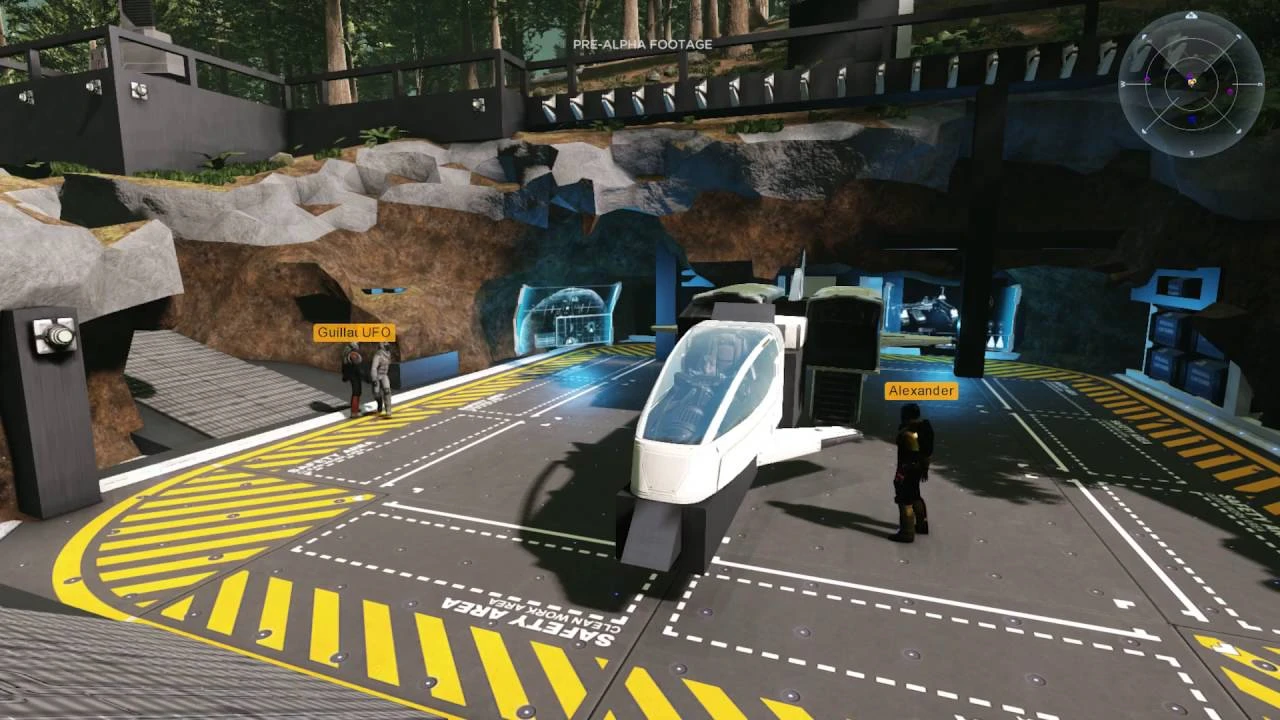Expand the Alexander player nameplate
This screenshot has width=1280, height=720.
tap(920, 392)
